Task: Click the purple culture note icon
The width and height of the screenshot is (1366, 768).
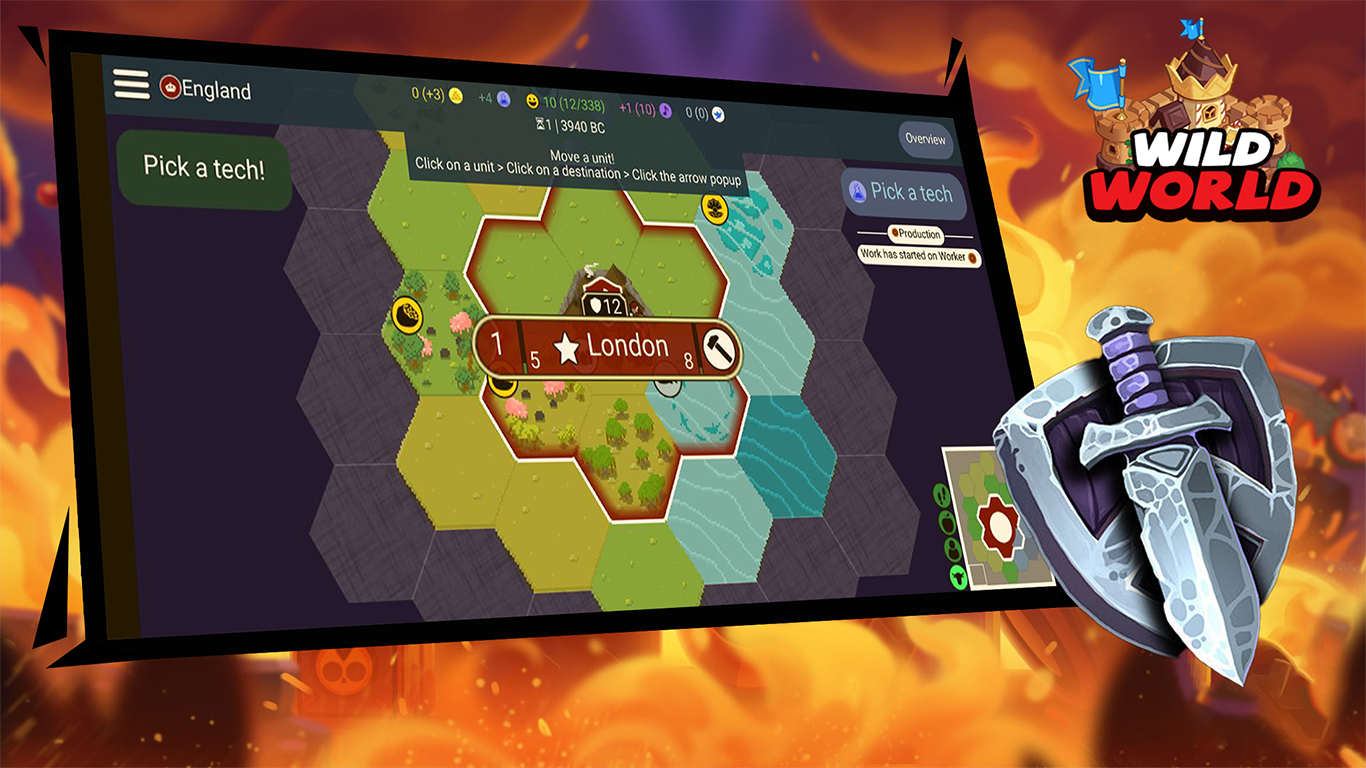Action: 666,111
